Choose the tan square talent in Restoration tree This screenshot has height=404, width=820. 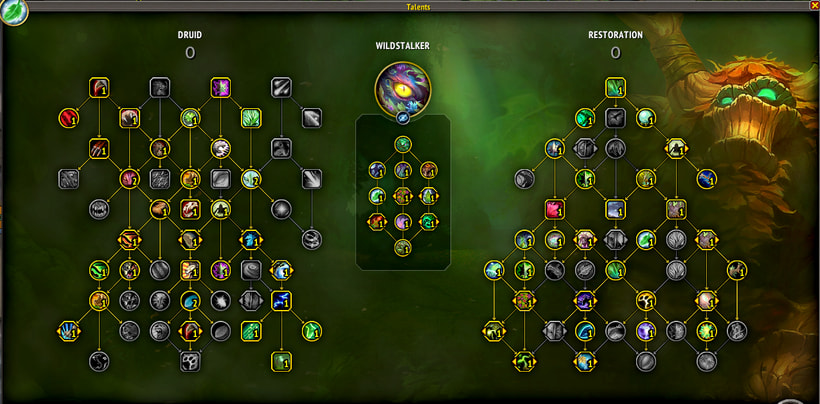pos(676,209)
